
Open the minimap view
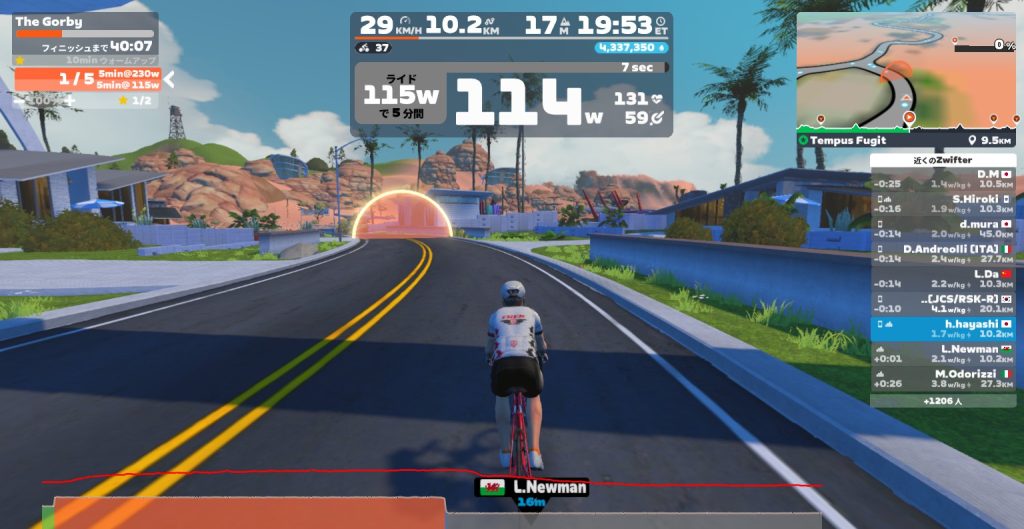pyautogui.click(x=906, y=72)
